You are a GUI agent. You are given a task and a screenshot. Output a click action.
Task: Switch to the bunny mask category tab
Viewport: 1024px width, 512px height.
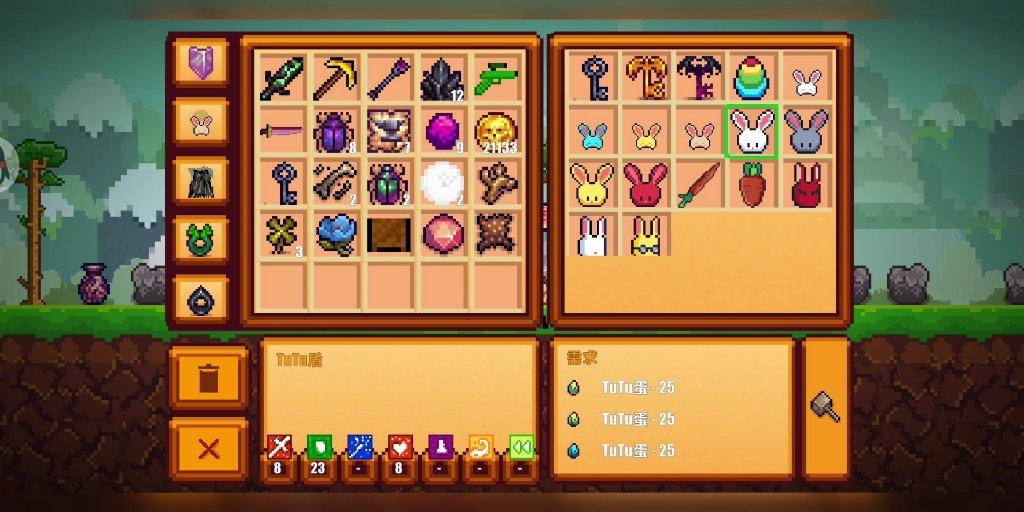pyautogui.click(x=201, y=123)
